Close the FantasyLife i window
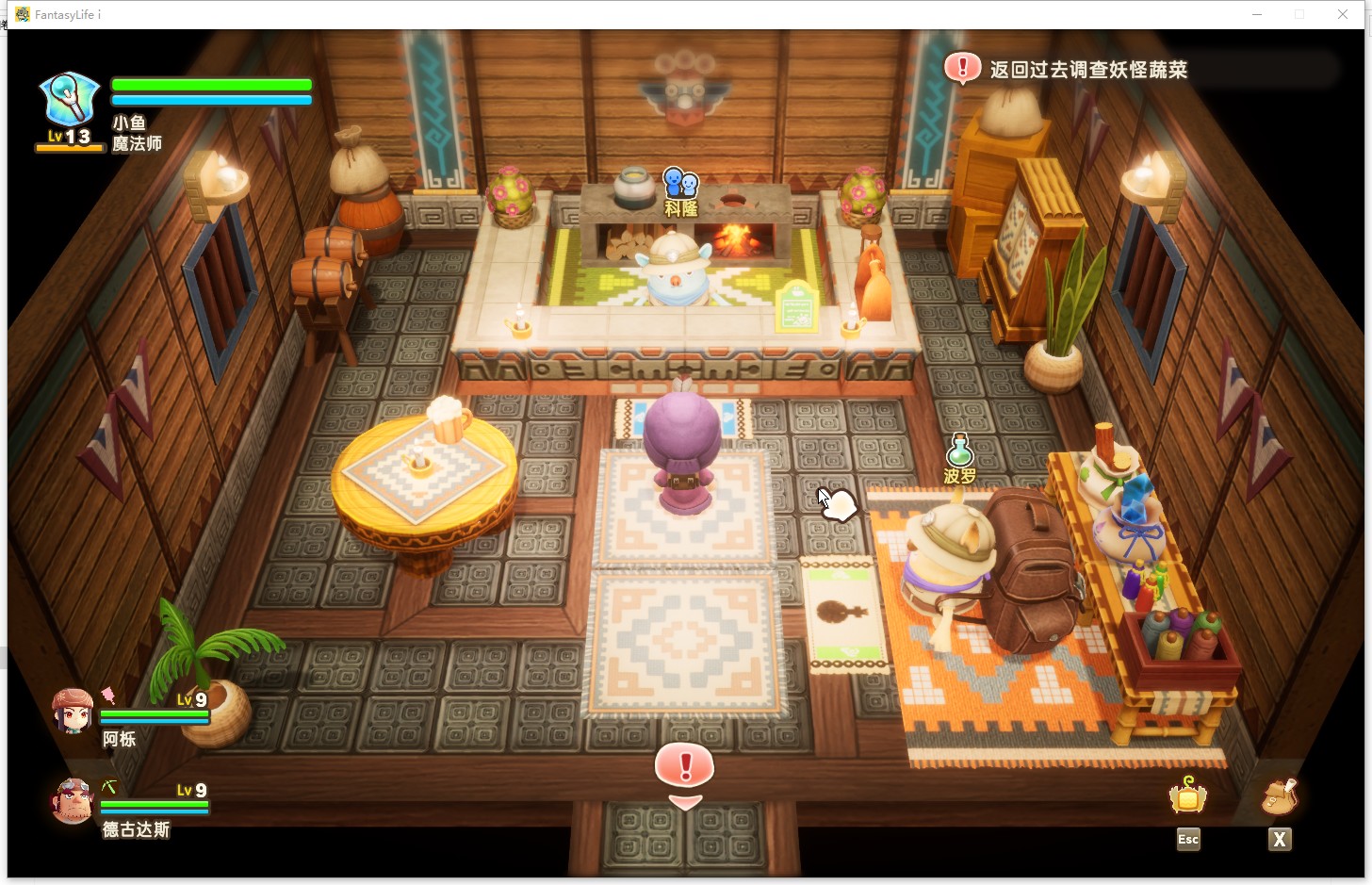 (x=1343, y=14)
